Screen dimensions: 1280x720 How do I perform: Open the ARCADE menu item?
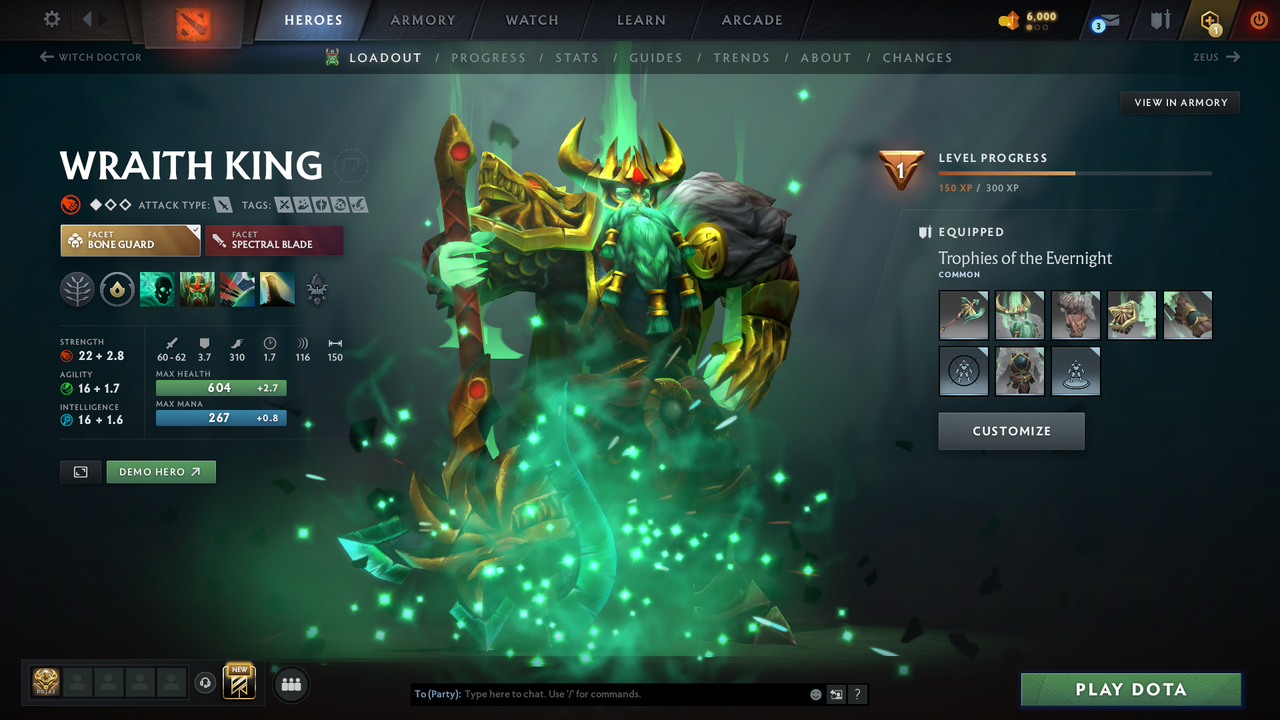click(751, 19)
